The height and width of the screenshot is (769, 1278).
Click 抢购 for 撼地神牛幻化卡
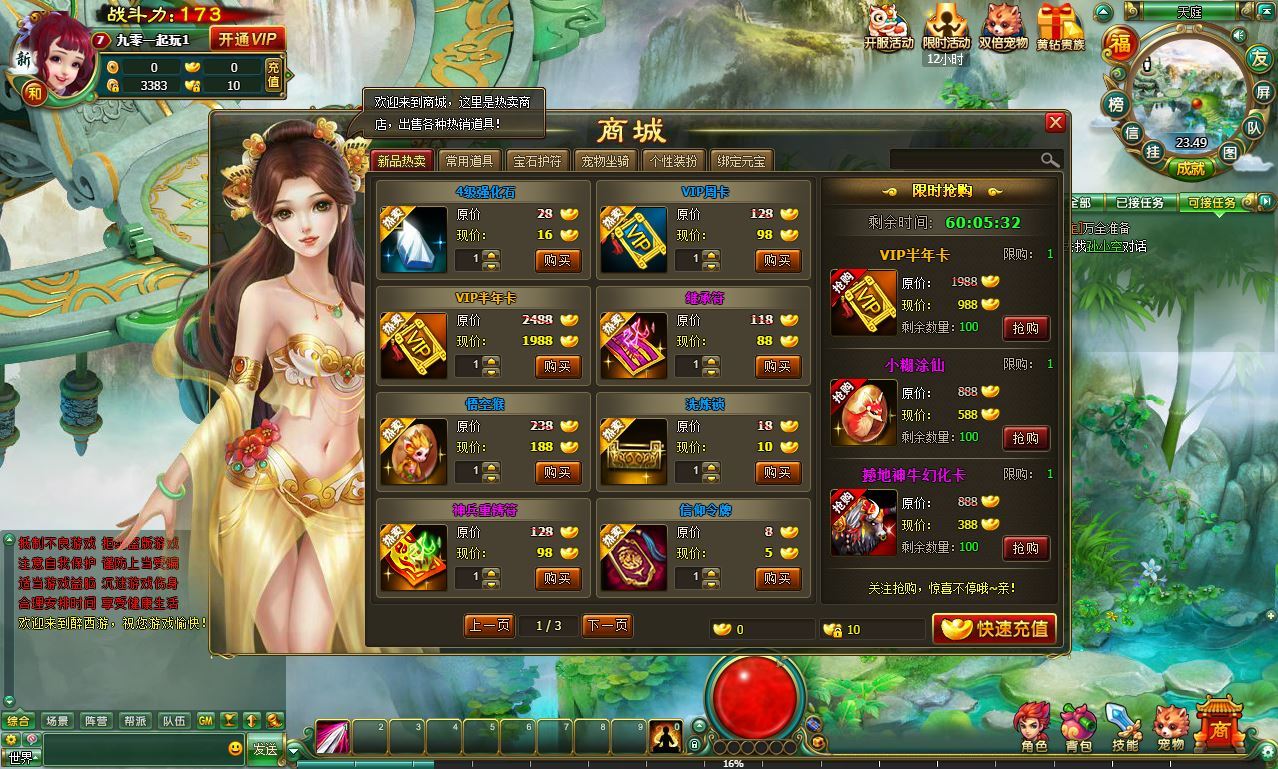tap(1025, 548)
